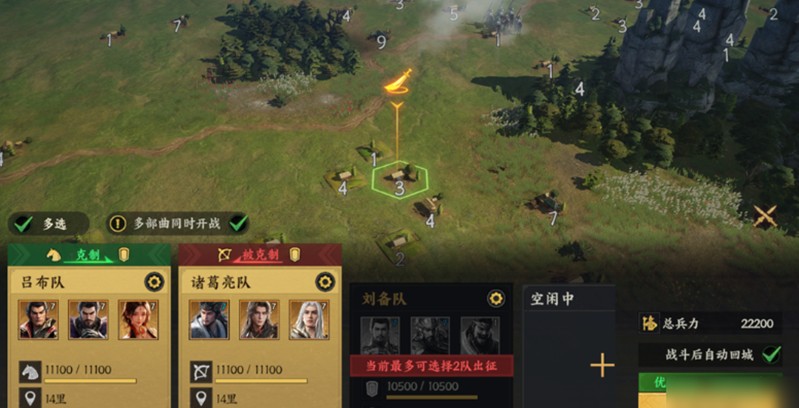Select the hexagon-marked unit on the map
This screenshot has height=408, width=799.
point(399,180)
